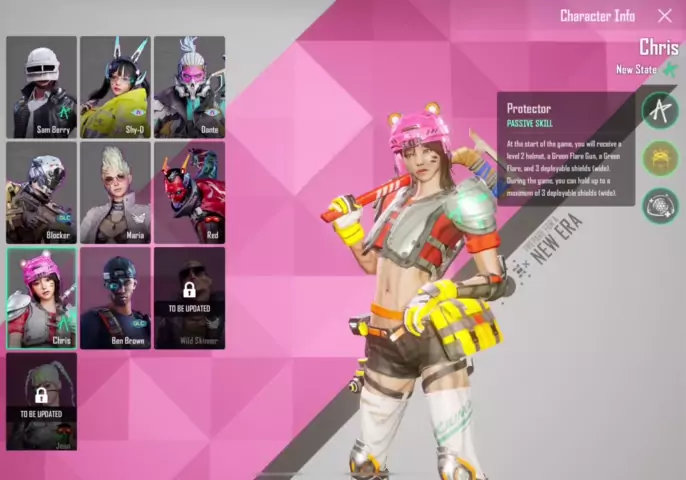686x480 pixels.
Task: Select the deployable shield skill icon
Action: click(x=660, y=205)
